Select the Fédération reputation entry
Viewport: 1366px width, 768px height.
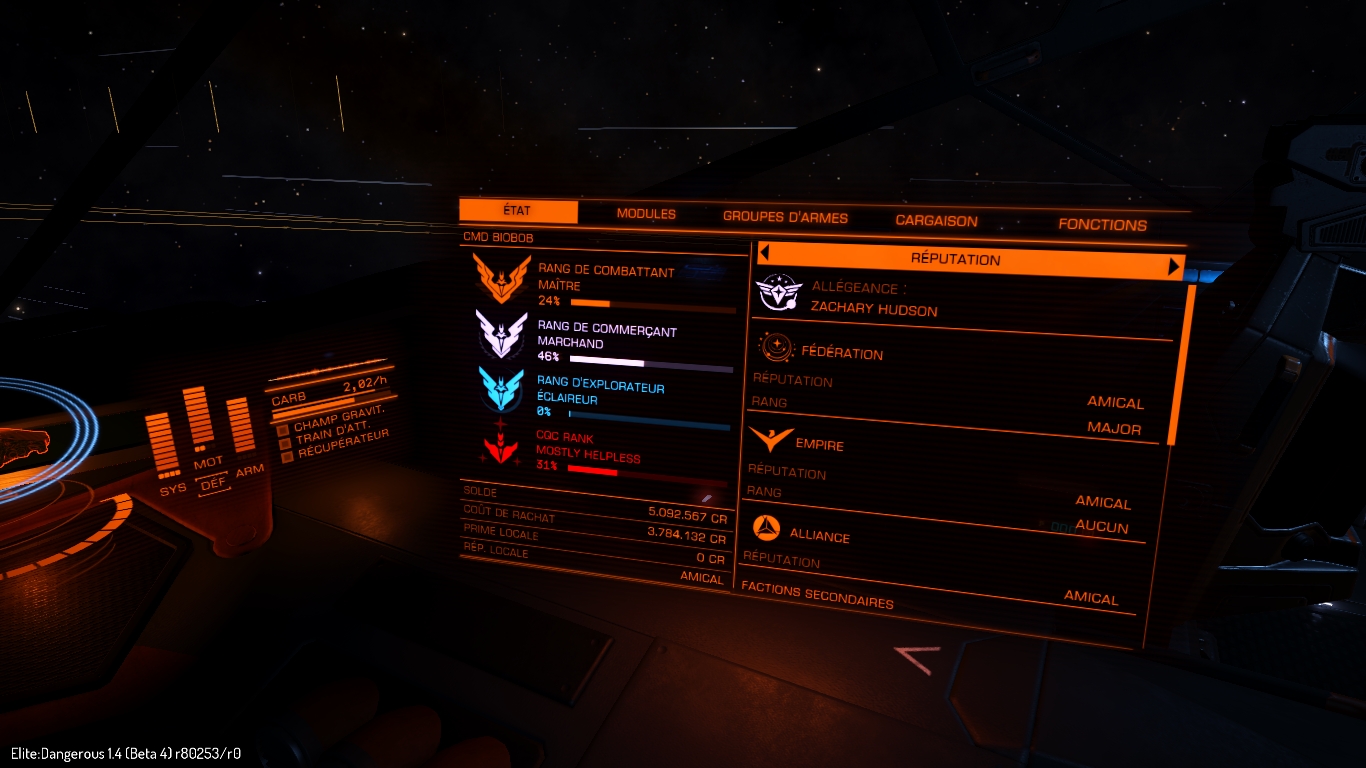[841, 353]
